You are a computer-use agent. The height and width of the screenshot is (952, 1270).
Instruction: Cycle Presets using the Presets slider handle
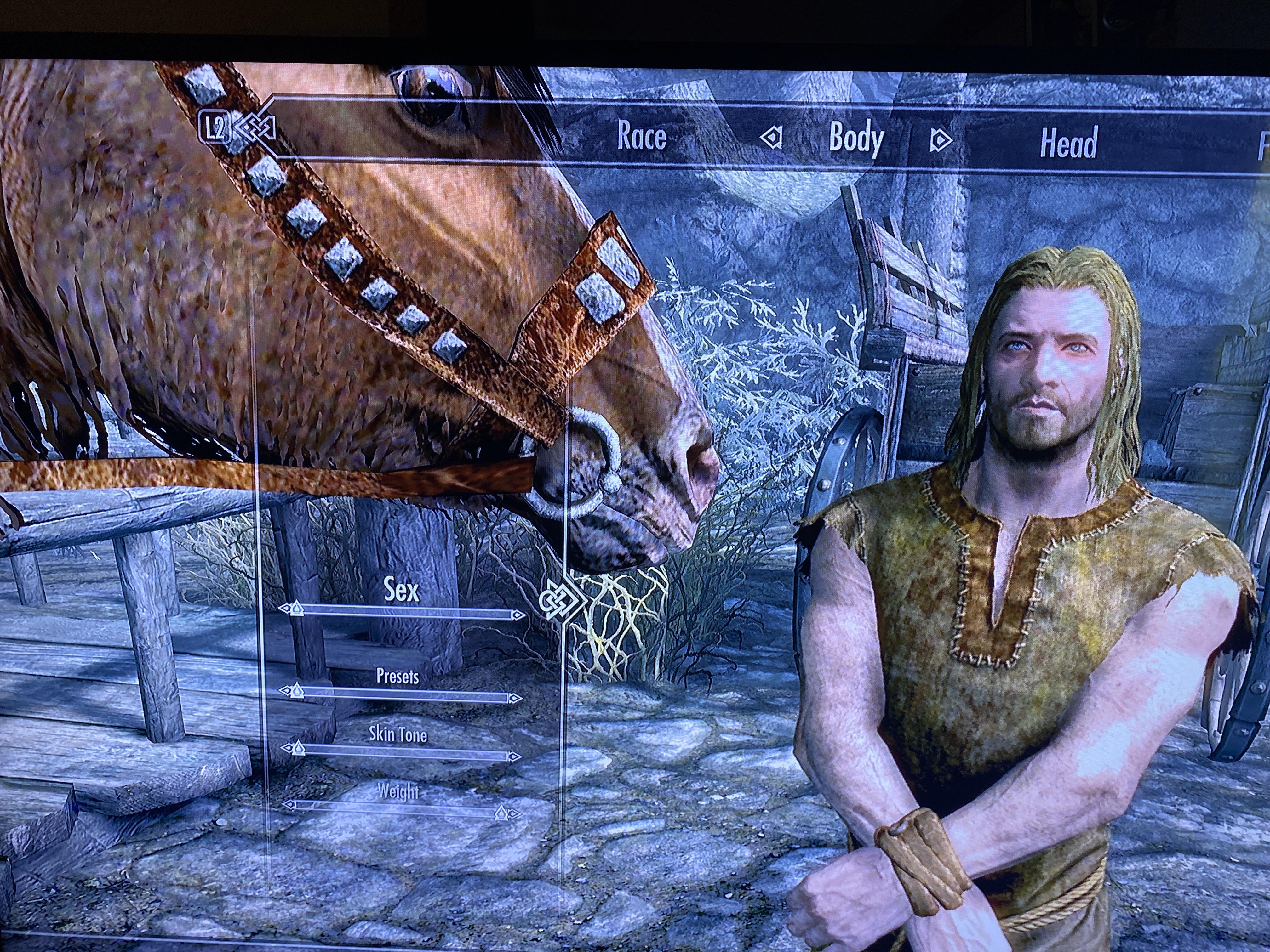click(297, 693)
